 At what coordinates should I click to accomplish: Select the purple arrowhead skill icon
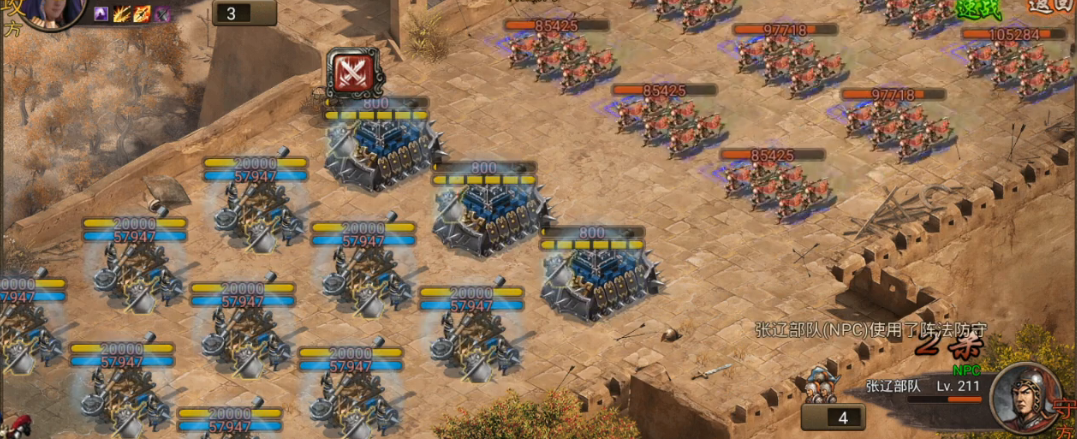tap(101, 14)
